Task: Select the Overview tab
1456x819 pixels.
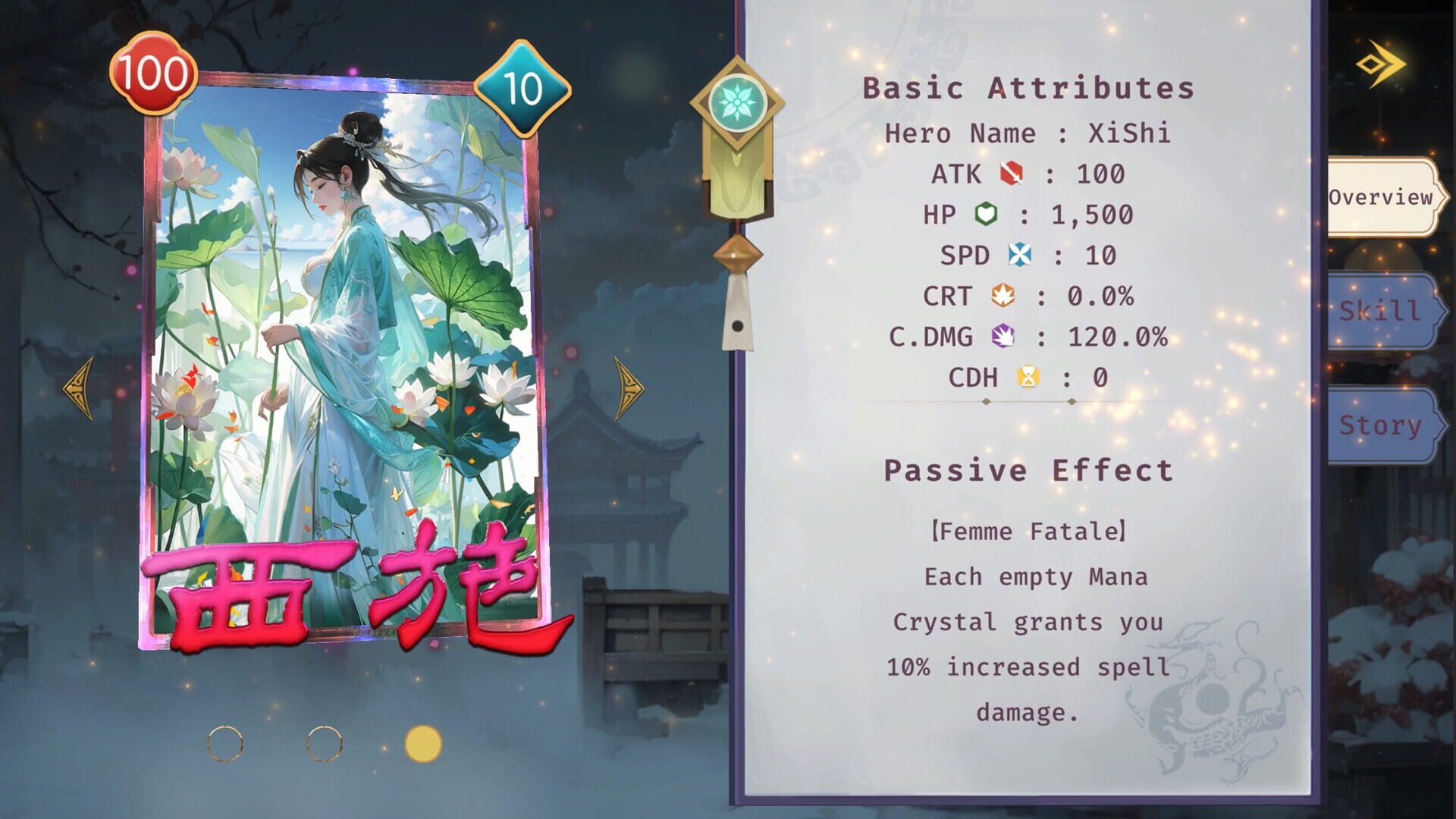Action: [x=1383, y=199]
